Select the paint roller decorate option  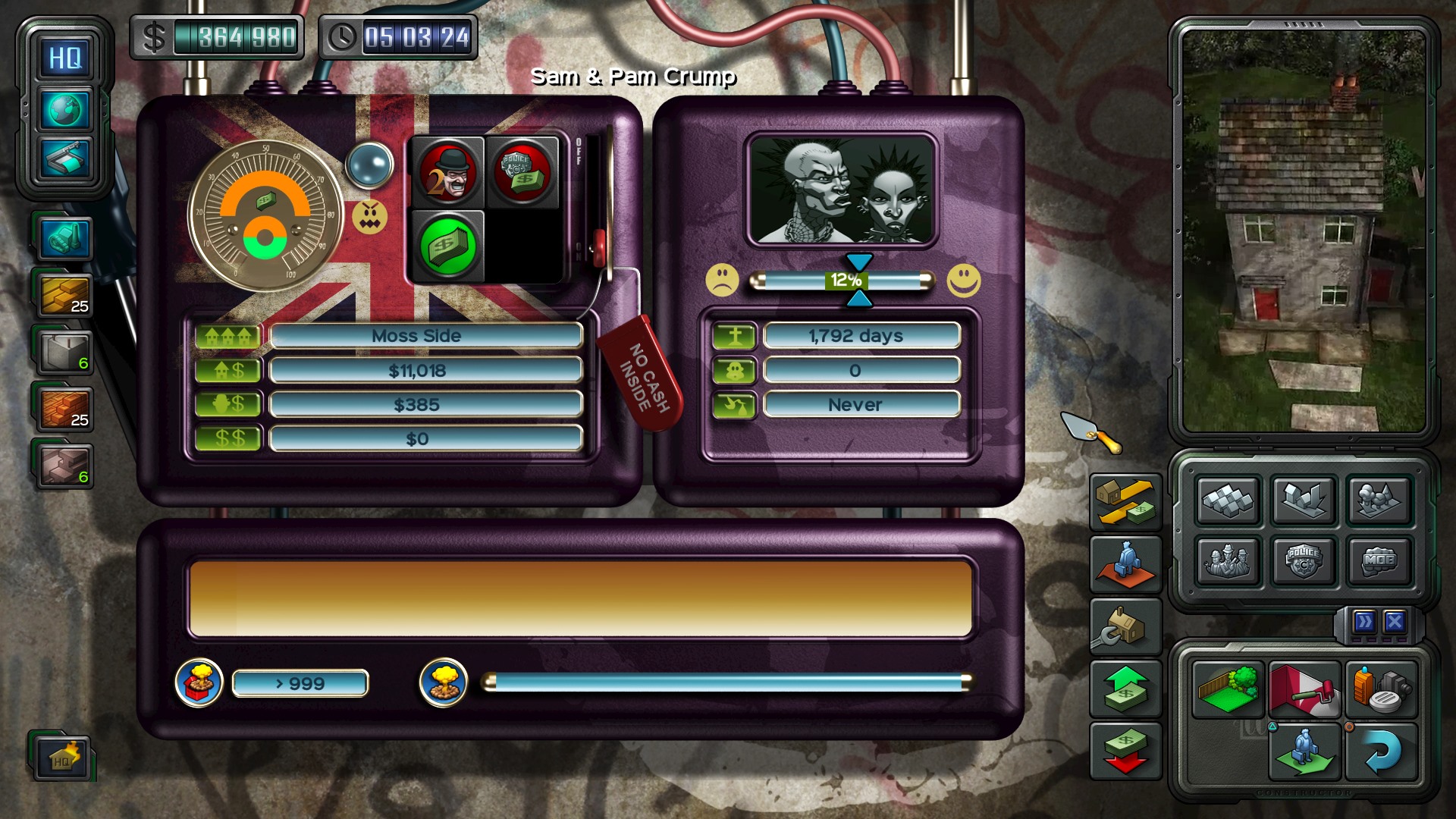pyautogui.click(x=1304, y=689)
